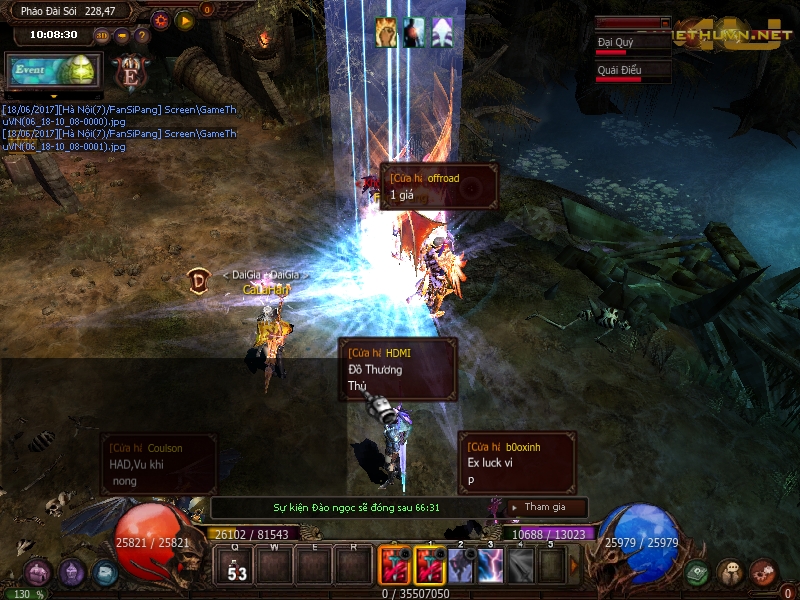This screenshot has height=600, width=800.
Task: Expand the skill bar with orange arrow
Action: pos(574,566)
